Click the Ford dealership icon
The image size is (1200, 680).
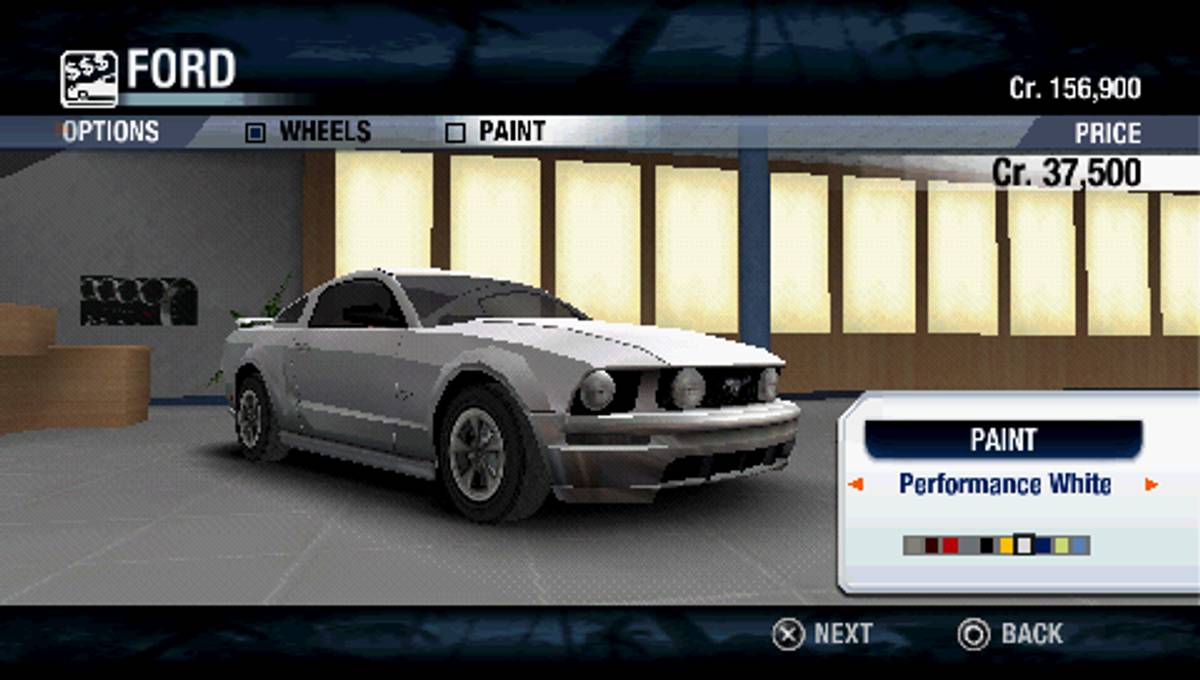point(89,79)
